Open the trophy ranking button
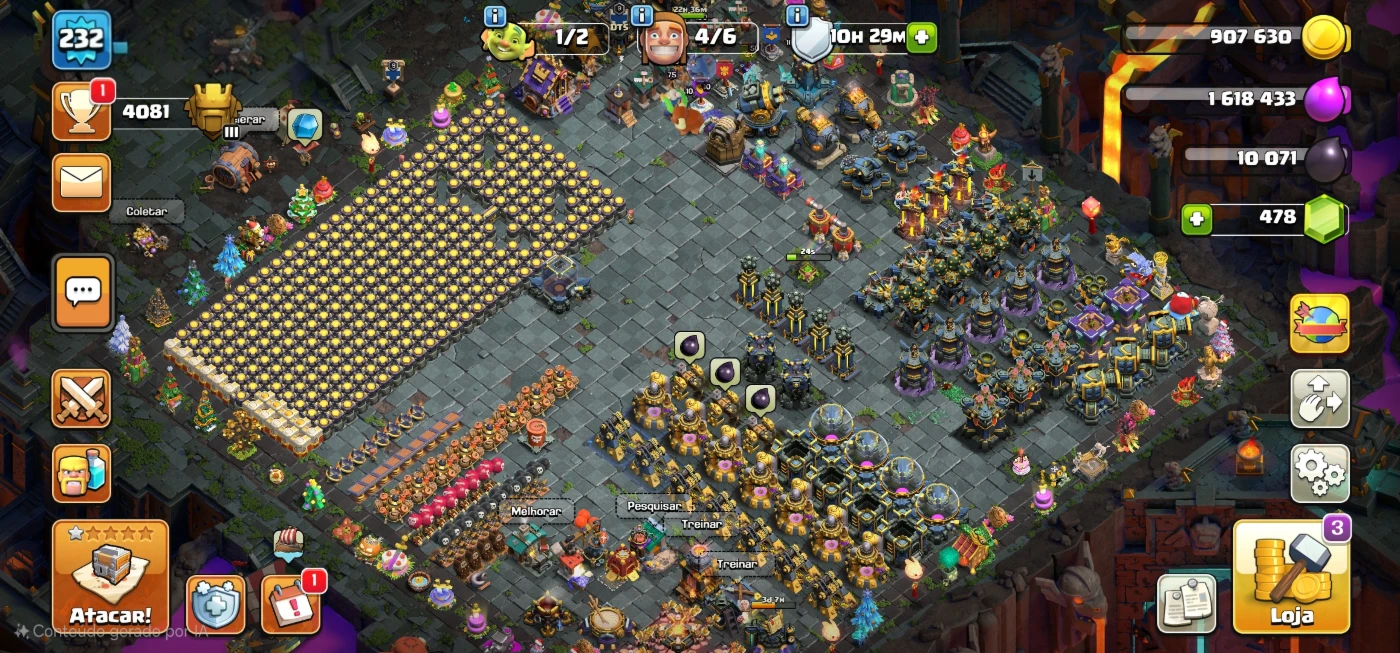The image size is (1400, 653). tap(81, 112)
